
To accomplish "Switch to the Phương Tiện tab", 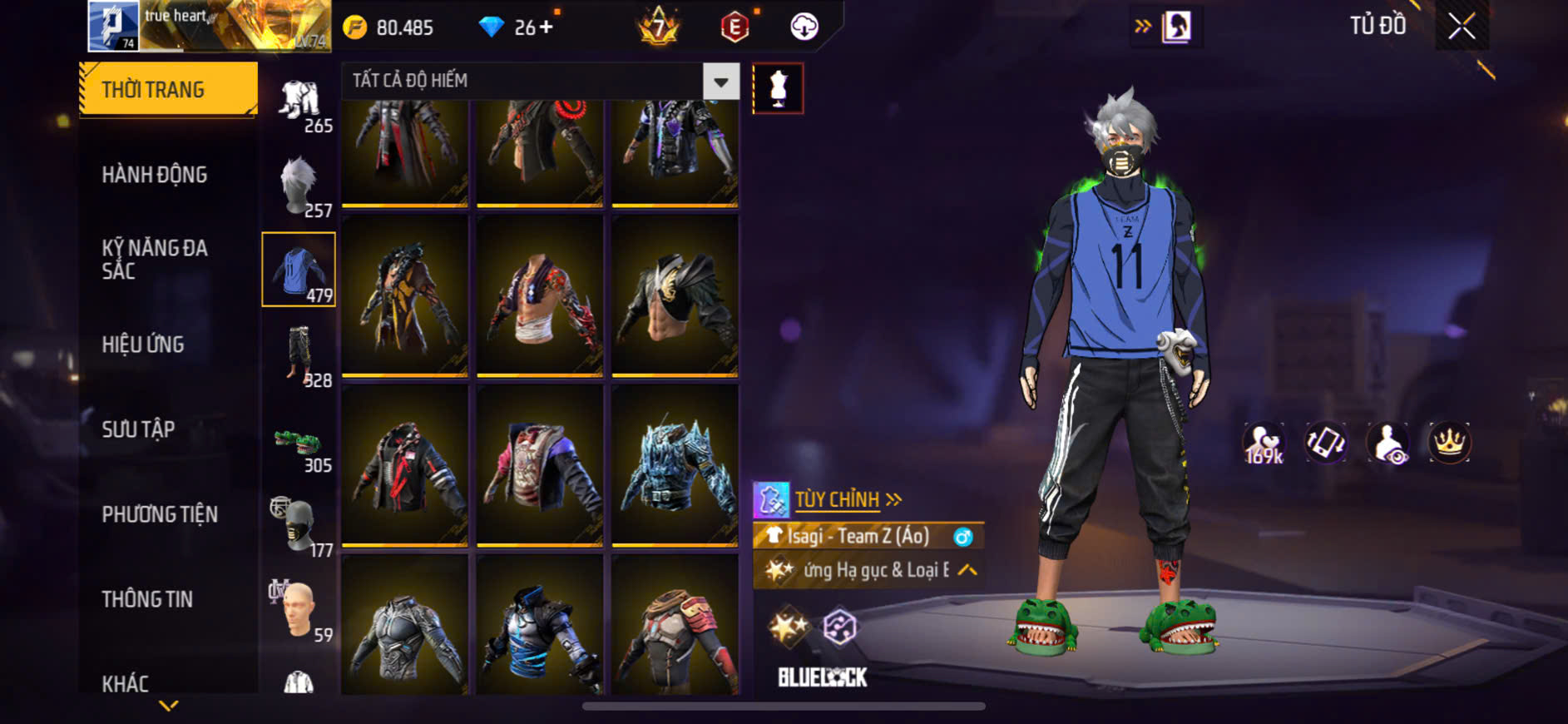I will click(x=160, y=514).
